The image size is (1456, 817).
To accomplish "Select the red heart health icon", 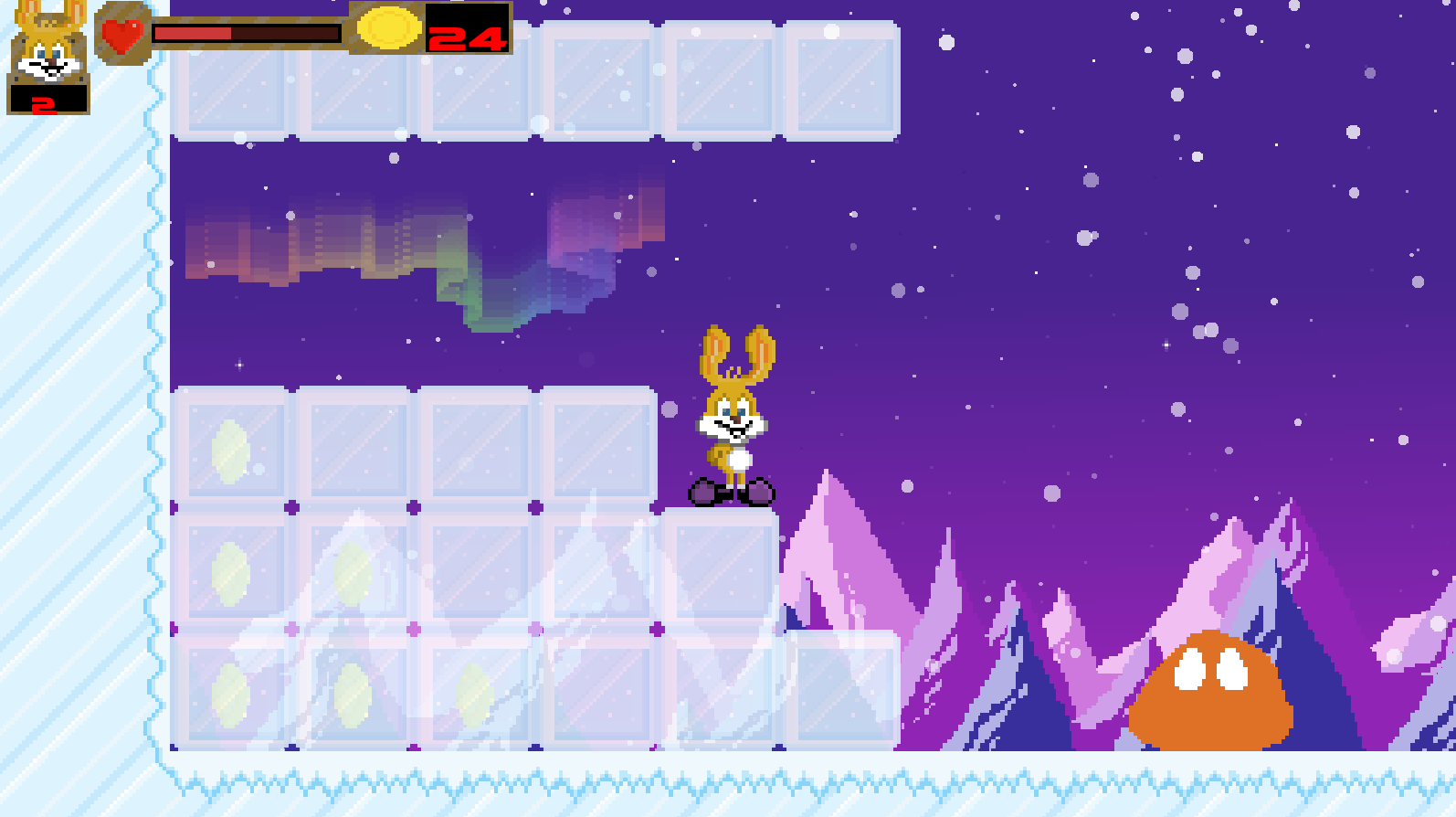I will point(122,35).
